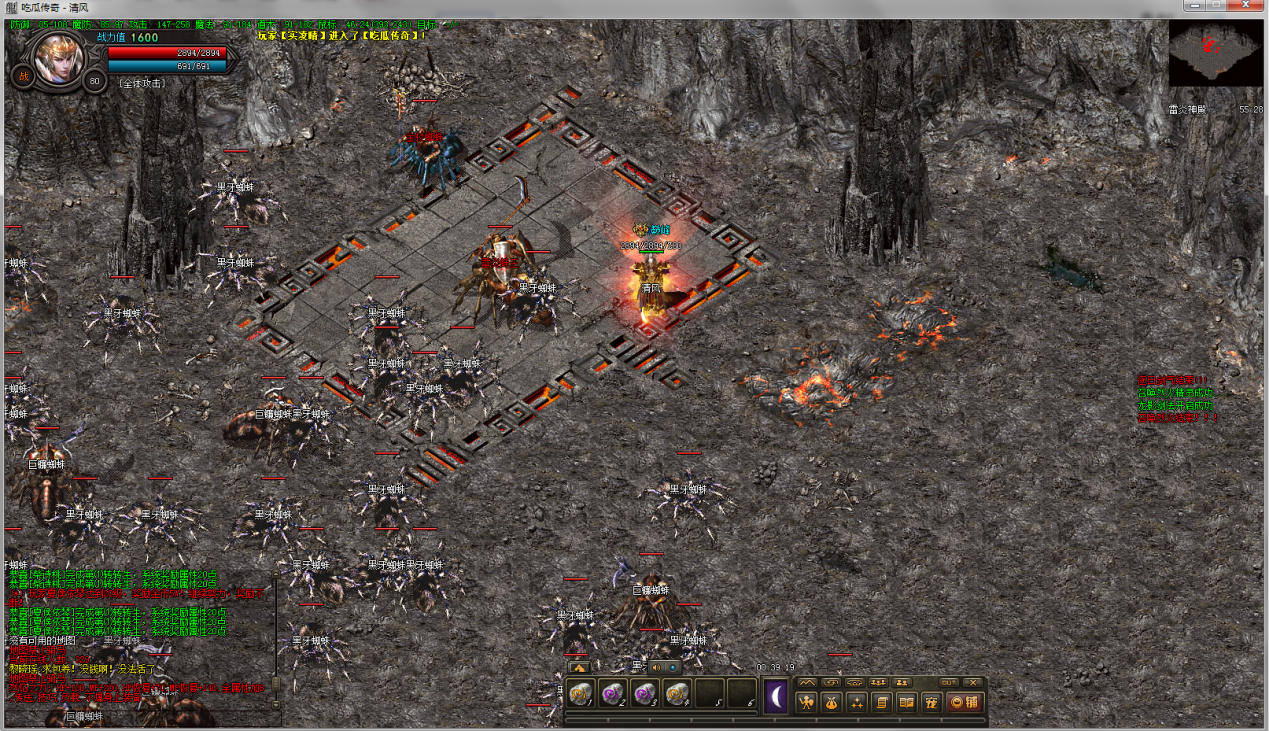Open the bag inventory icon
Screen dimensions: 1269x731
[x=831, y=702]
